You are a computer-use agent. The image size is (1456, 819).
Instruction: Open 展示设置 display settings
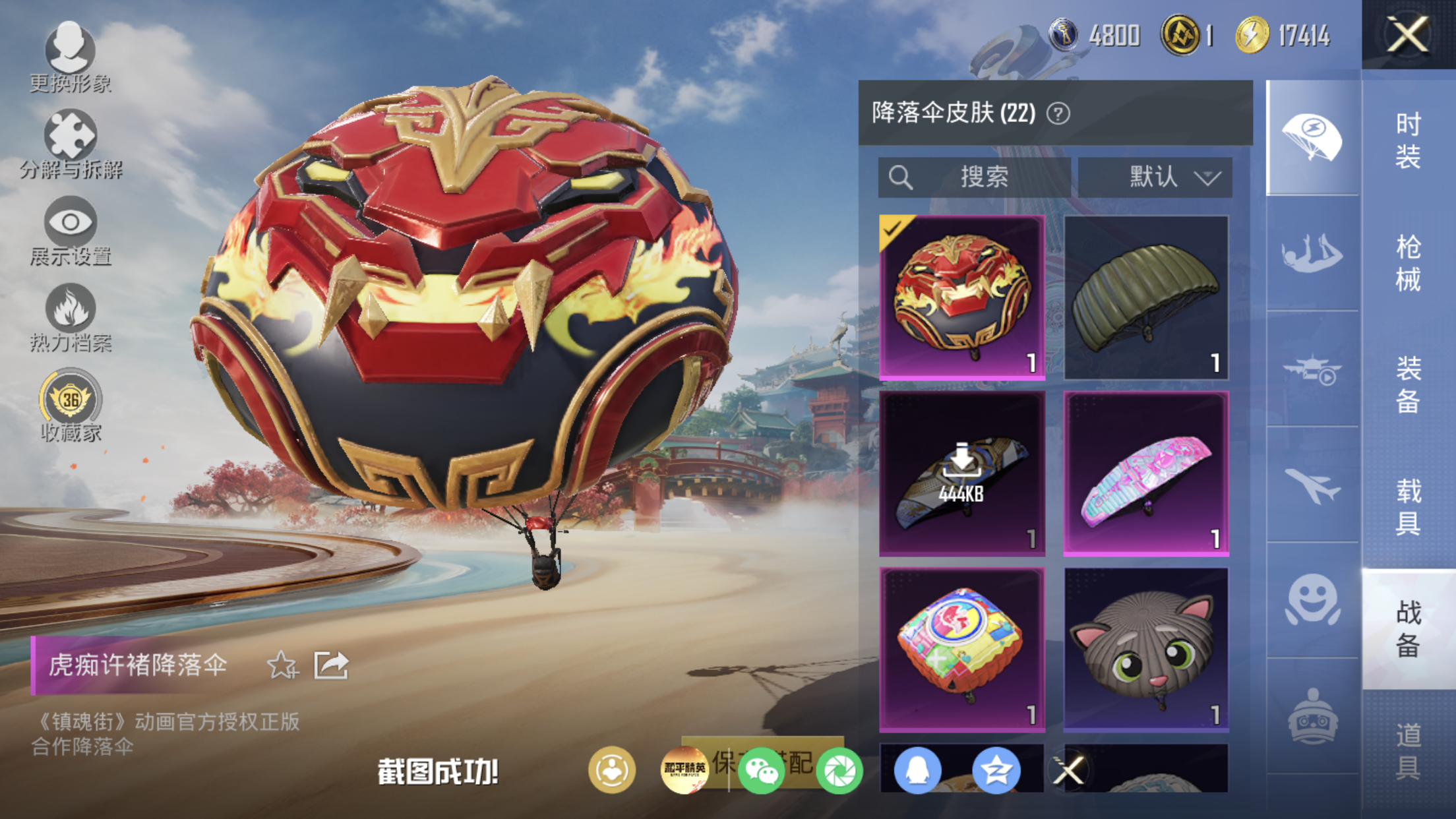tap(71, 230)
